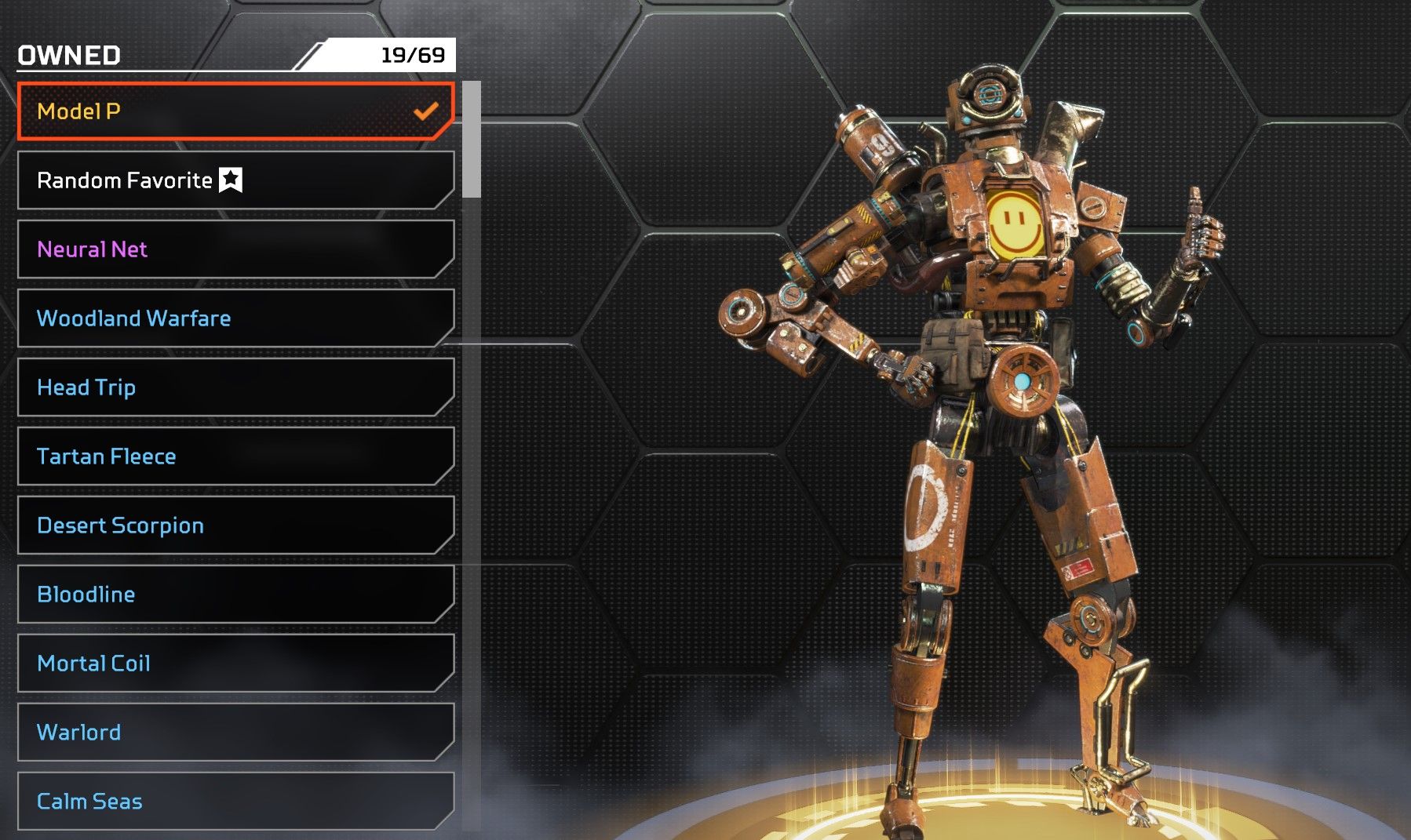Click the Mortal Coil skin entry
Image resolution: width=1411 pixels, height=840 pixels.
point(235,664)
